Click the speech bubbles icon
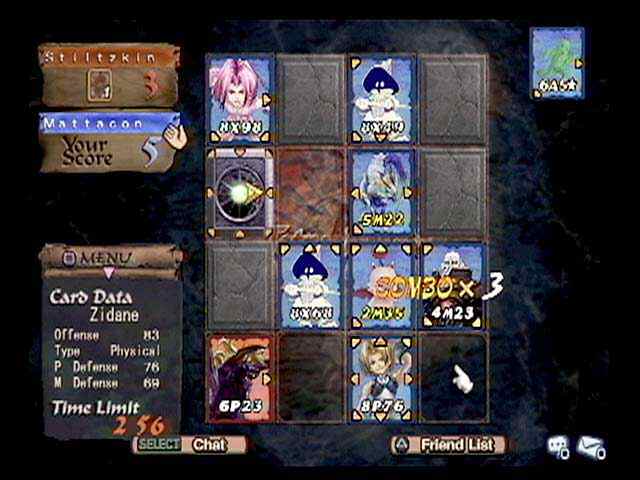640x480 pixels. pos(559,447)
